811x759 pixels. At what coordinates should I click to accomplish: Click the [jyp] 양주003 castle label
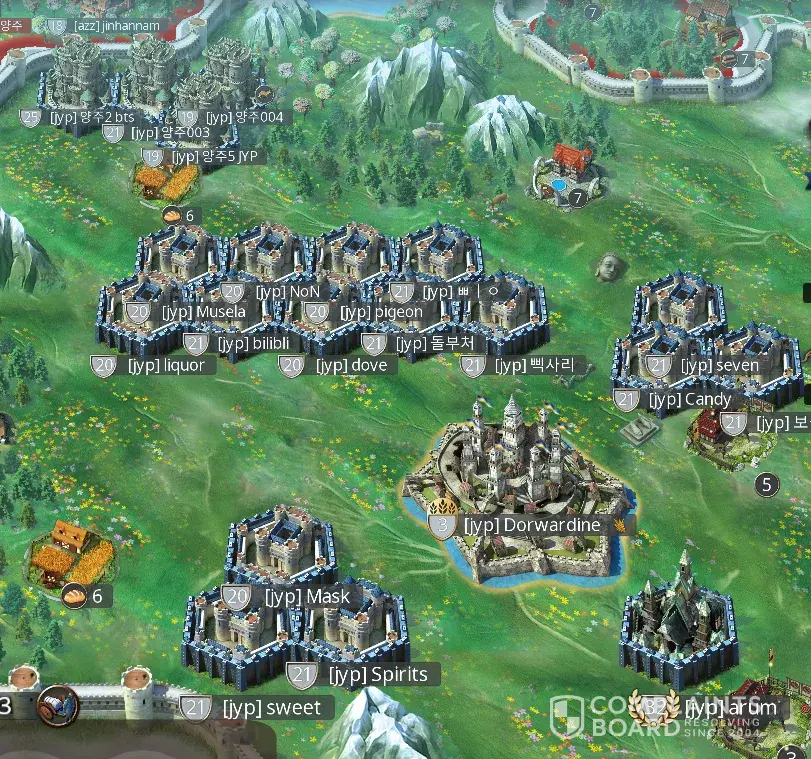171,132
